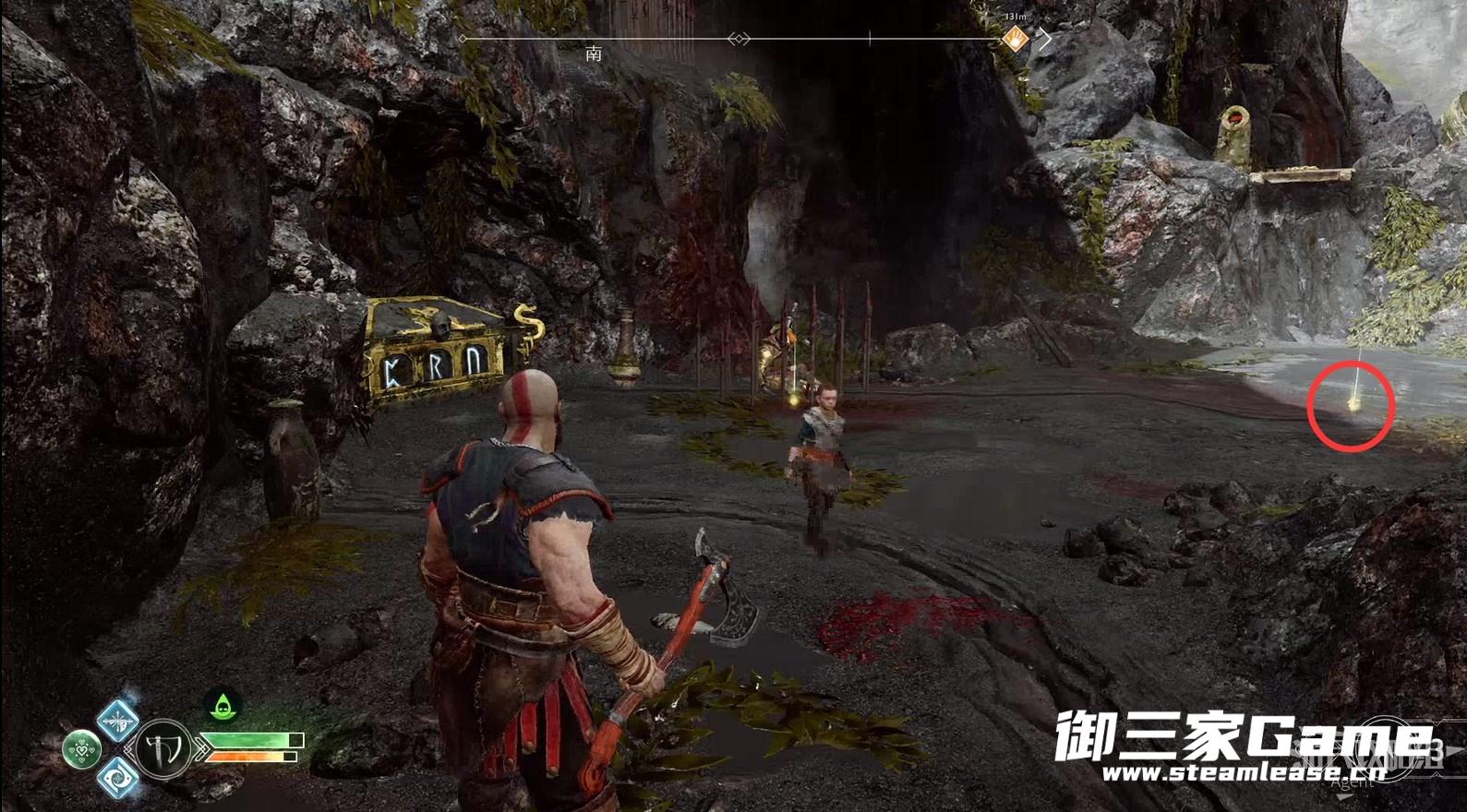
Task: Click the green hooded skull status icon
Action: [x=222, y=707]
